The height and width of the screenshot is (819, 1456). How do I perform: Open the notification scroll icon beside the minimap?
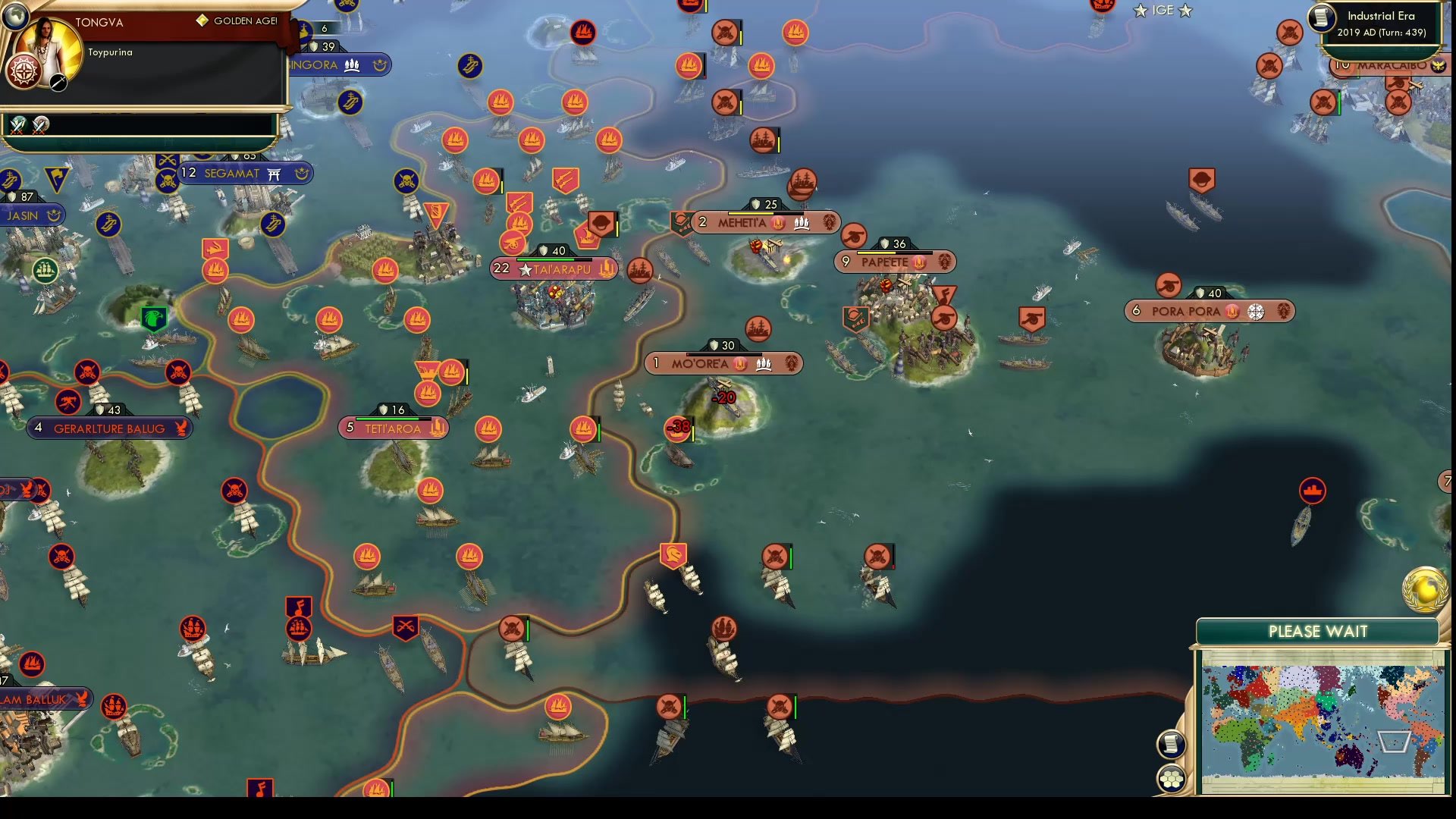(1172, 743)
